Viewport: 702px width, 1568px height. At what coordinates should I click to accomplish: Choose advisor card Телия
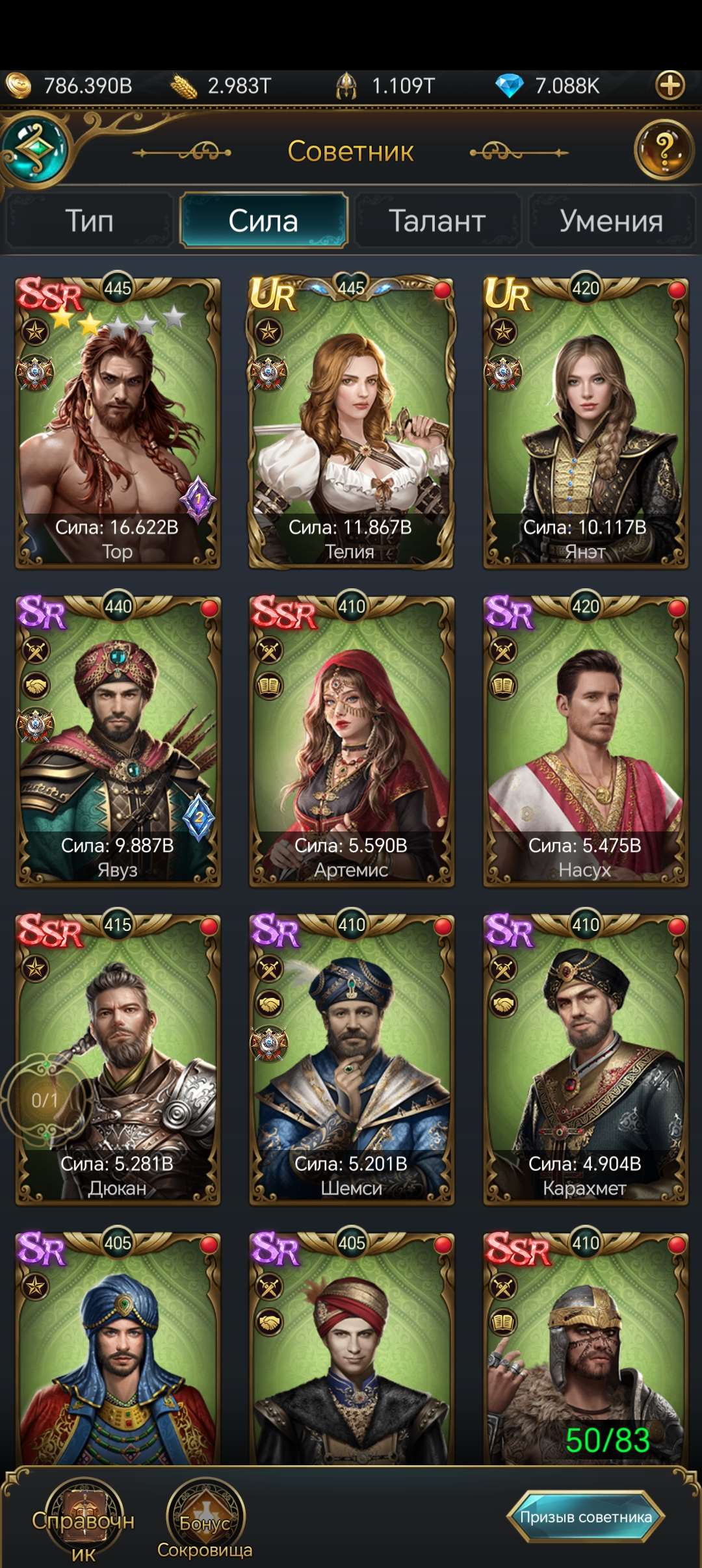coord(351,423)
